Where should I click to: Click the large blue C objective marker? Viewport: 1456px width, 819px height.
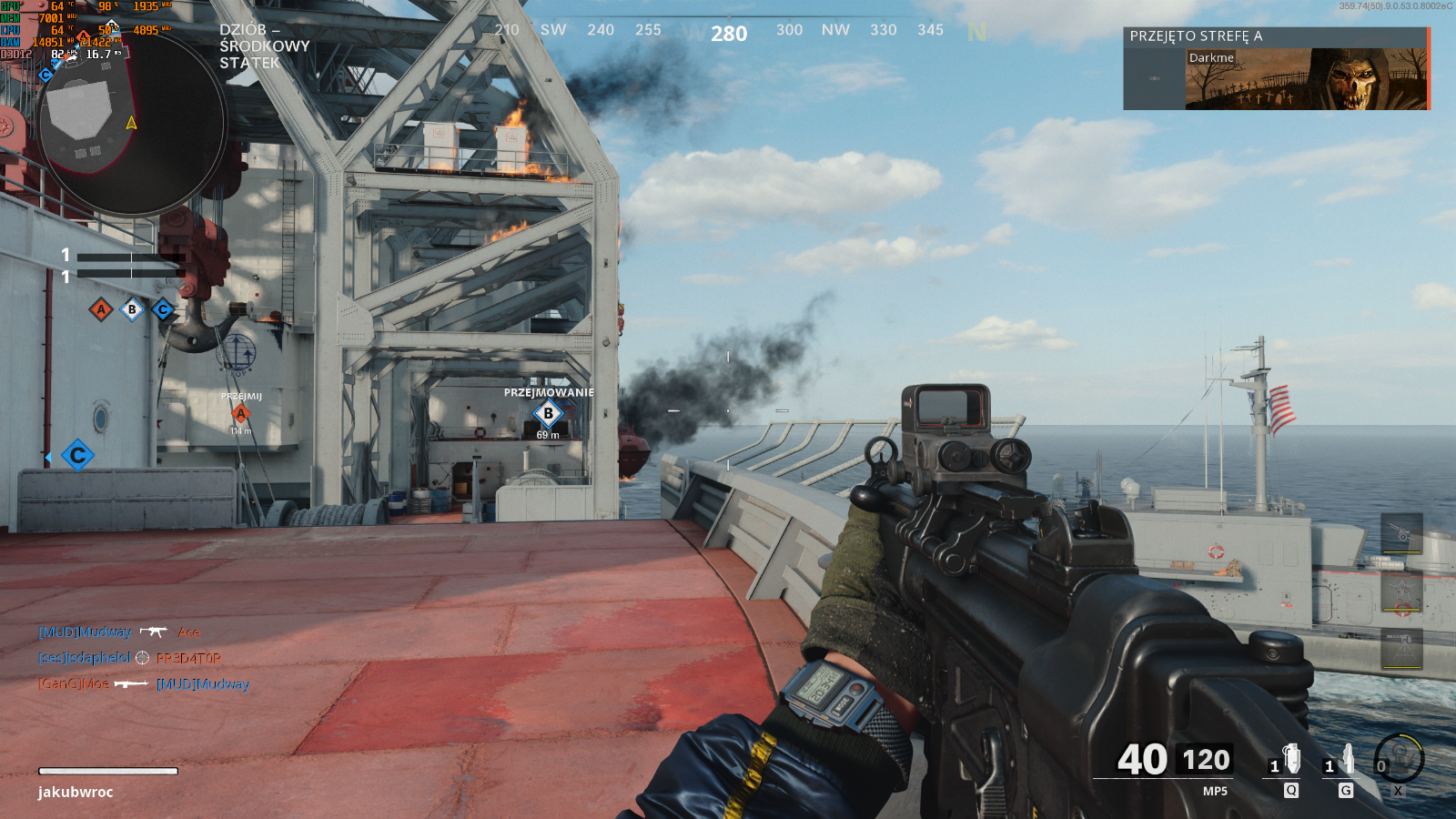78,455
